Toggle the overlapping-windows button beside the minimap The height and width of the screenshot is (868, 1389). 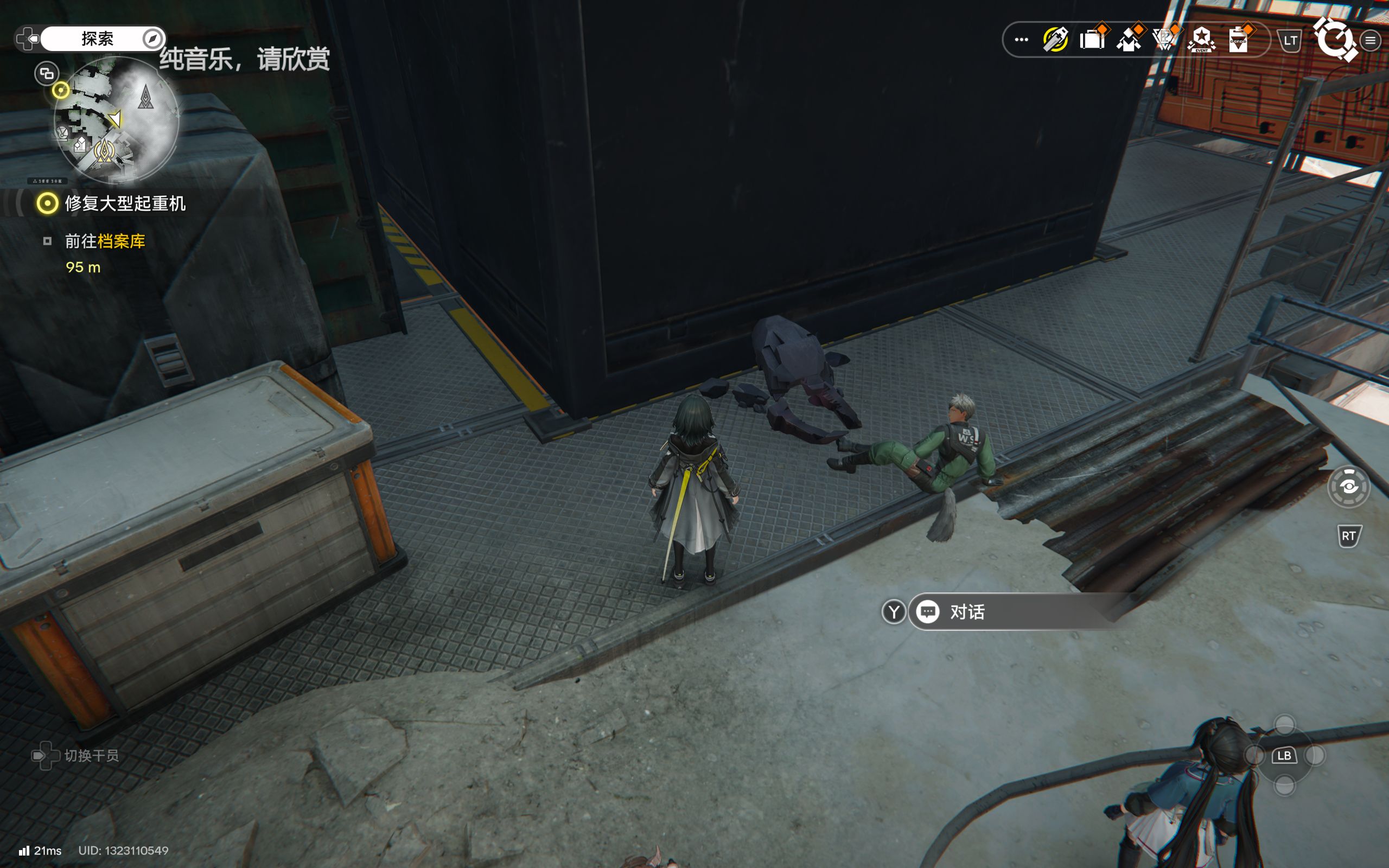click(x=47, y=73)
